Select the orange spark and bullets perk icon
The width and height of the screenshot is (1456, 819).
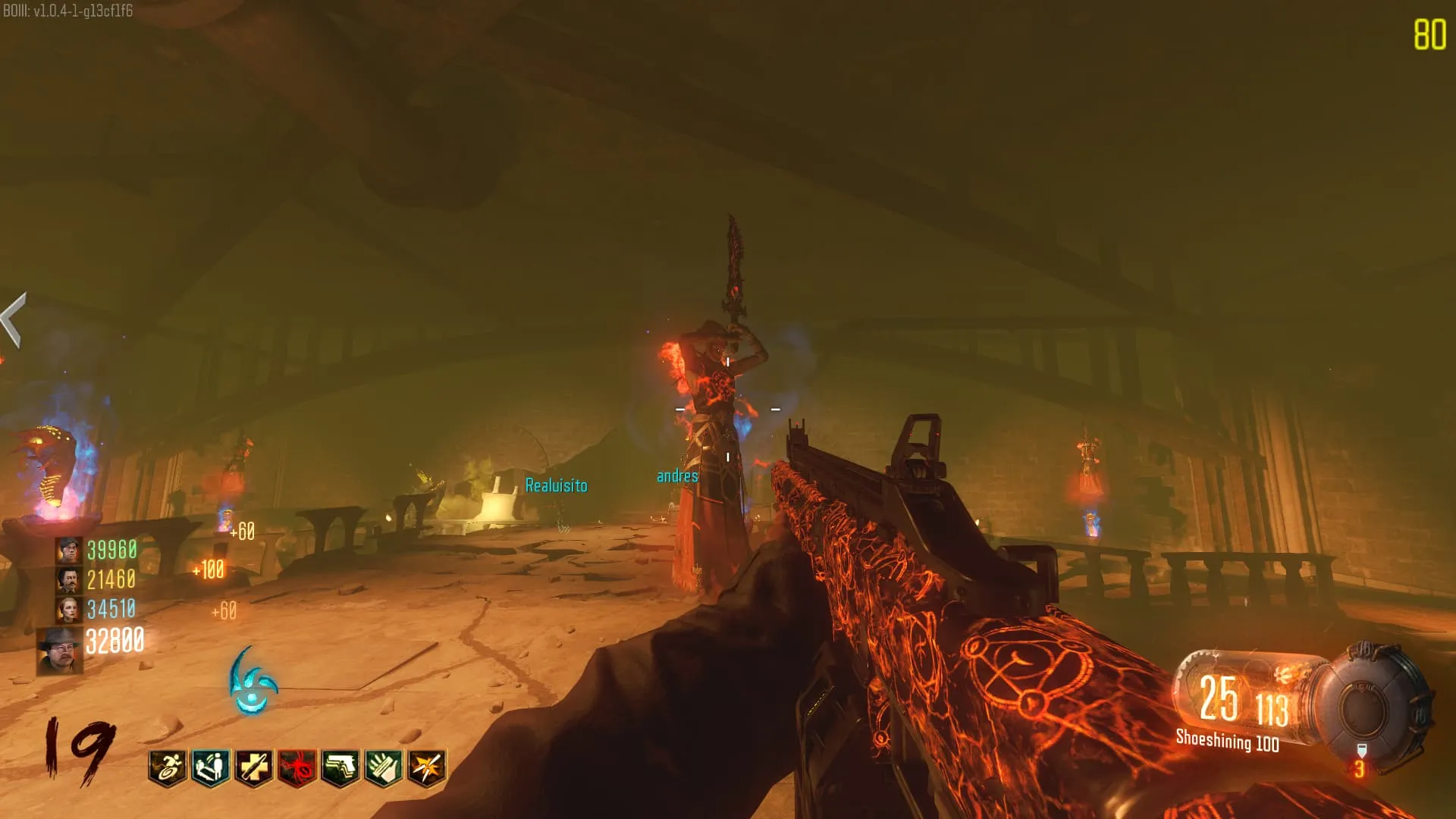click(427, 767)
